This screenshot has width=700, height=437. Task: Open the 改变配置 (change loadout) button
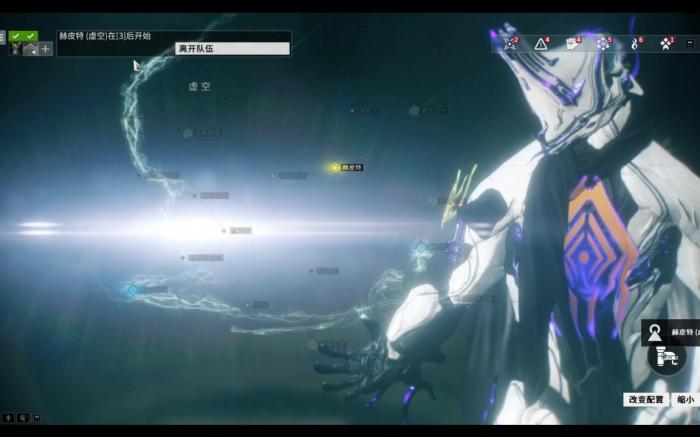pos(645,399)
